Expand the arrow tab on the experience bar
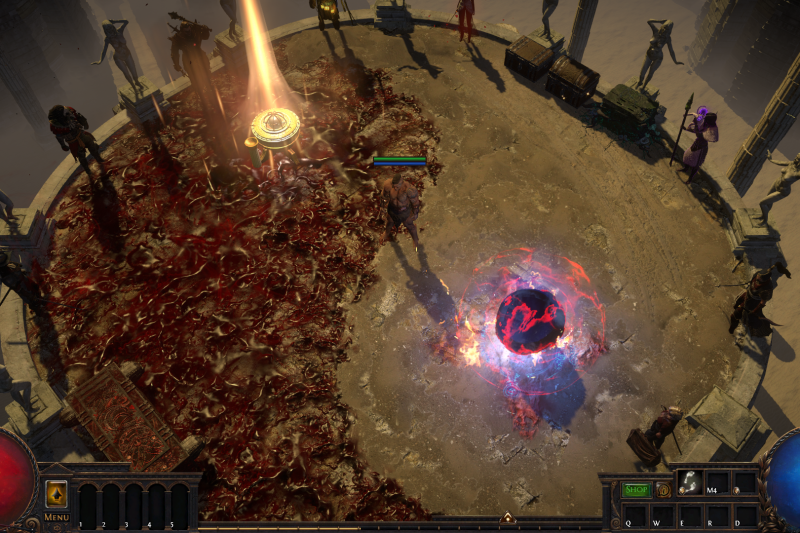The height and width of the screenshot is (533, 800). [x=507, y=518]
